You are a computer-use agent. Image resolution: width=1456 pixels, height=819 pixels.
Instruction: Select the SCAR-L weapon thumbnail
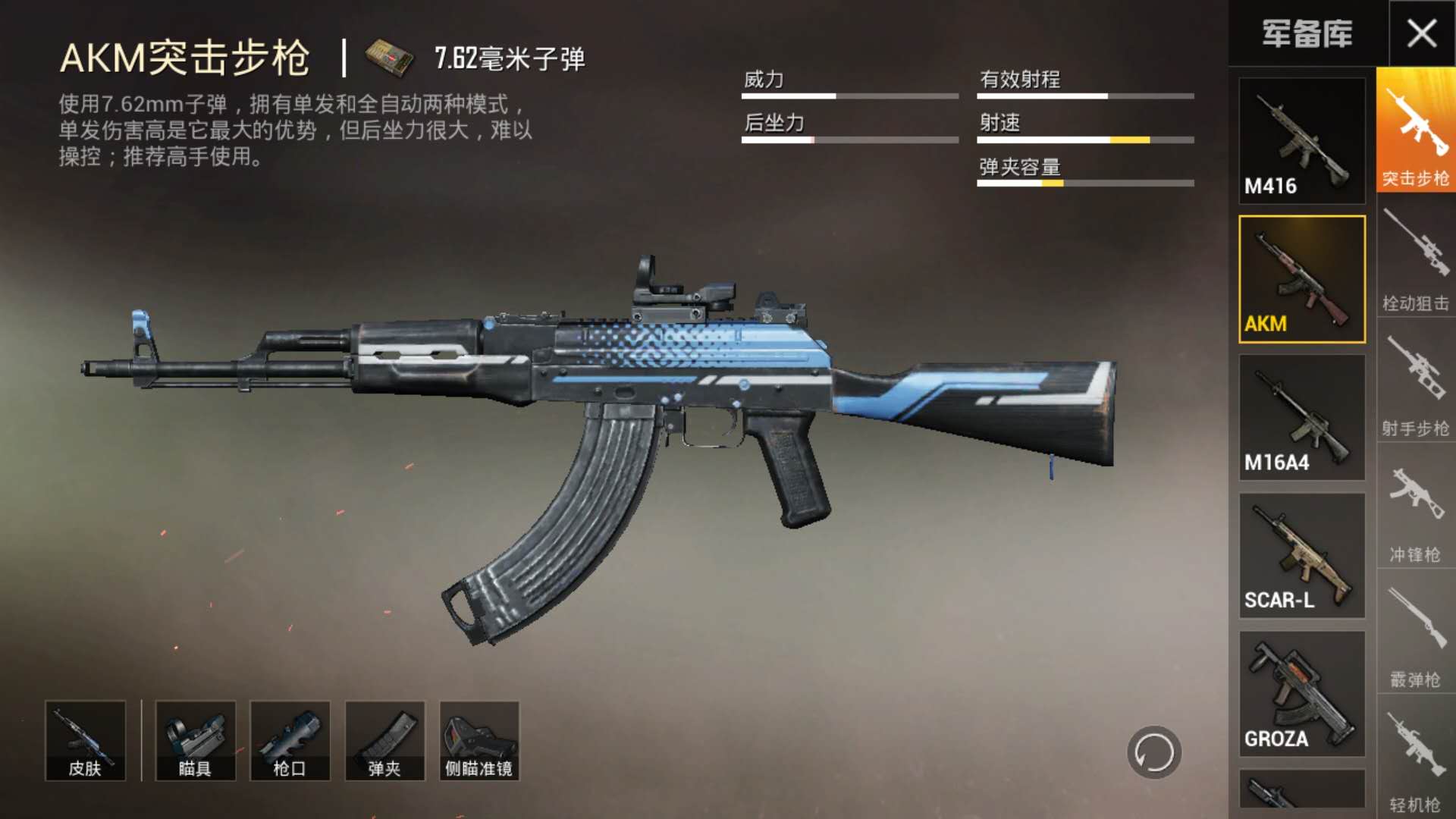[x=1301, y=556]
